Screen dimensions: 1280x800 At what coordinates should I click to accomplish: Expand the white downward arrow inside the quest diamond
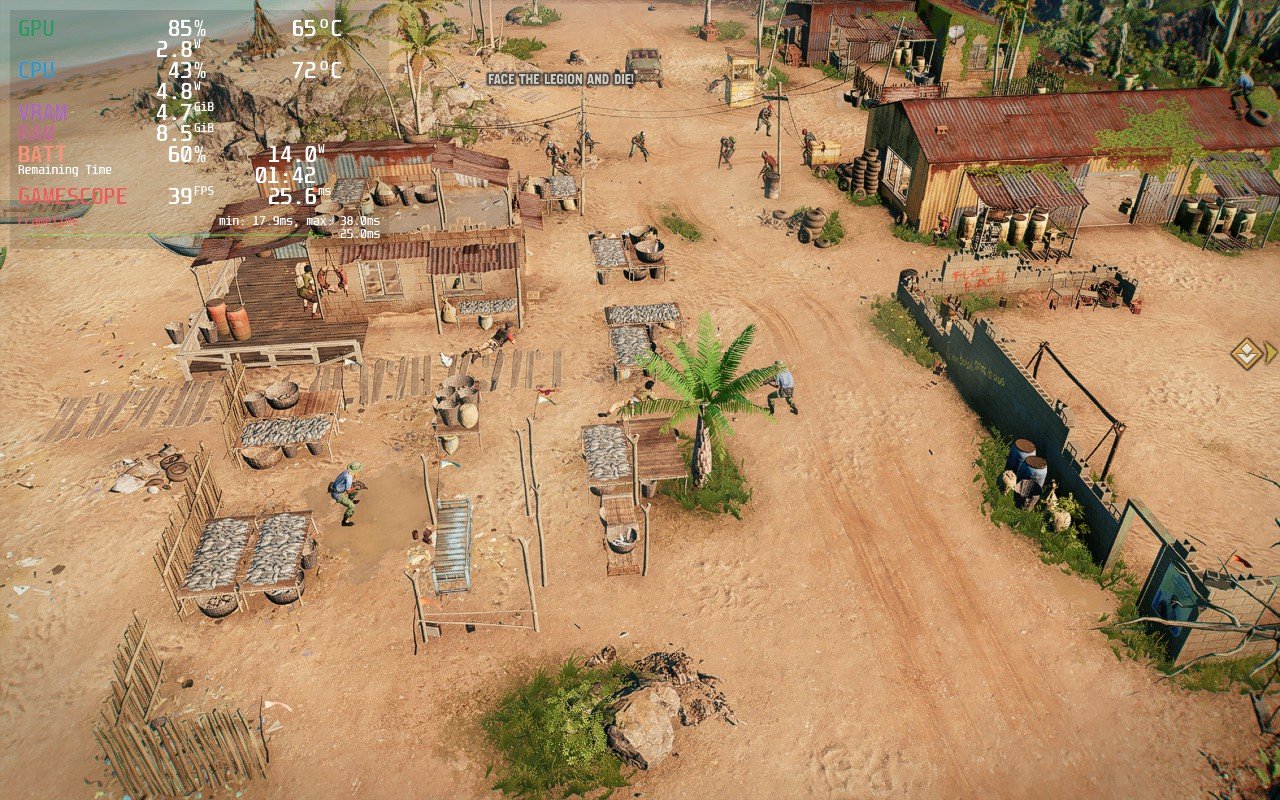[x=1246, y=356]
